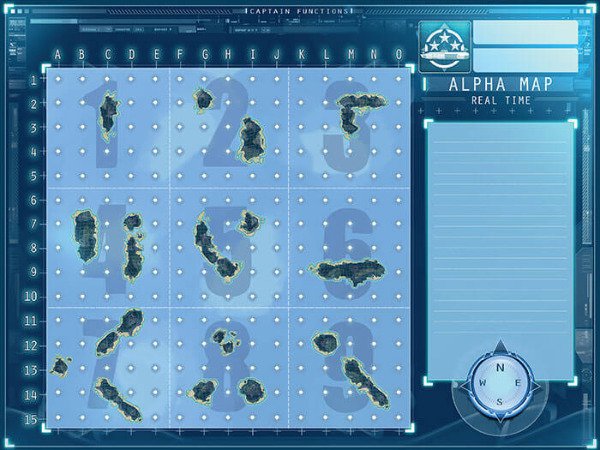Choose sector 2 of the map grid

pyautogui.click(x=229, y=128)
